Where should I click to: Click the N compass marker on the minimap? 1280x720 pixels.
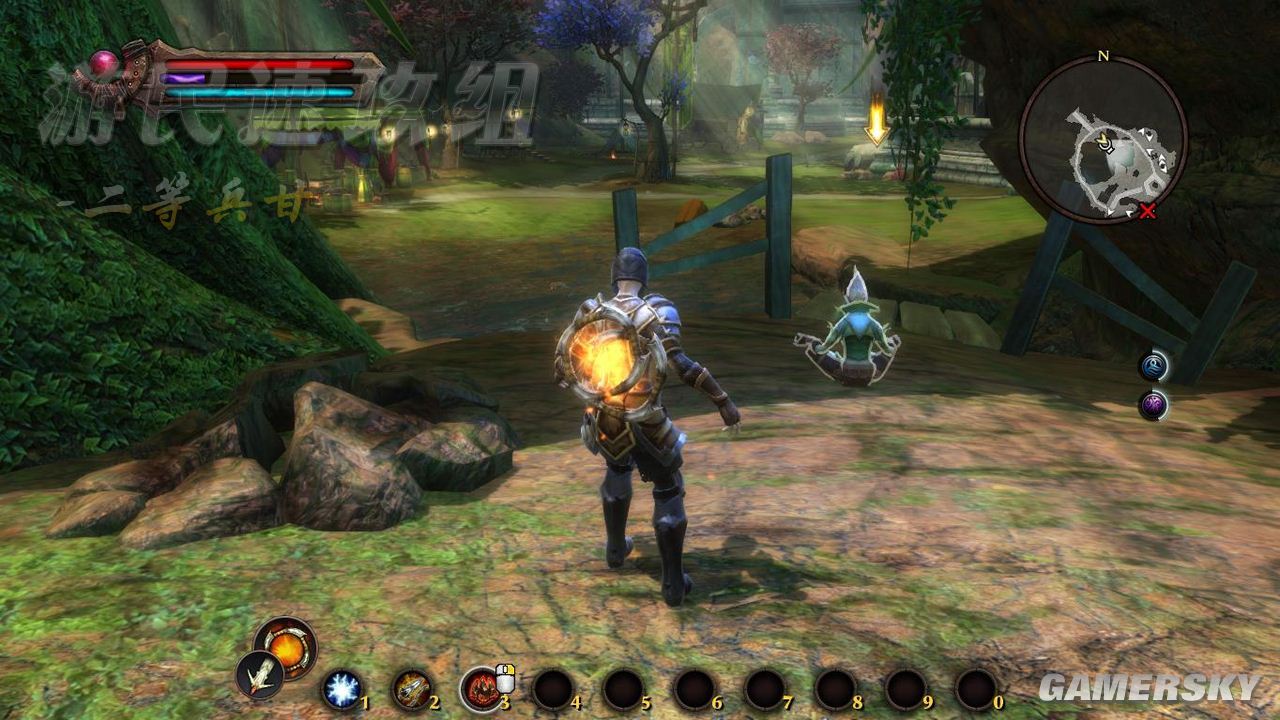coord(1103,58)
